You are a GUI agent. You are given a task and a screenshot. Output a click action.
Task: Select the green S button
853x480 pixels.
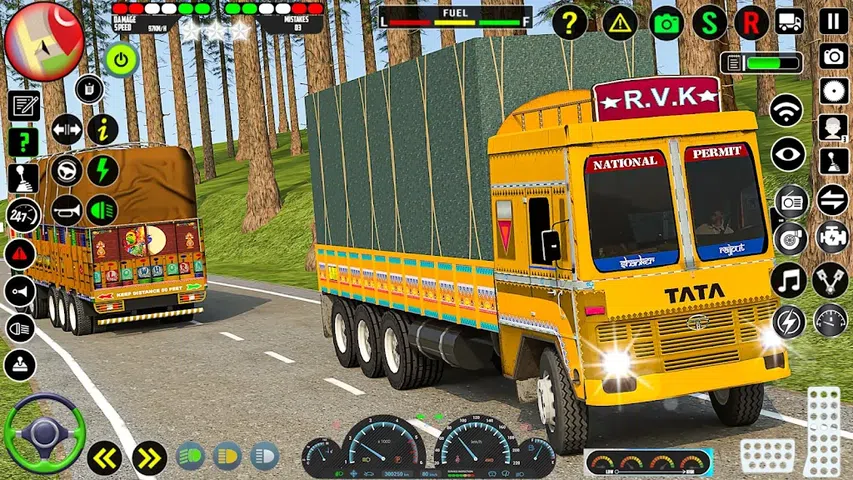tap(710, 22)
